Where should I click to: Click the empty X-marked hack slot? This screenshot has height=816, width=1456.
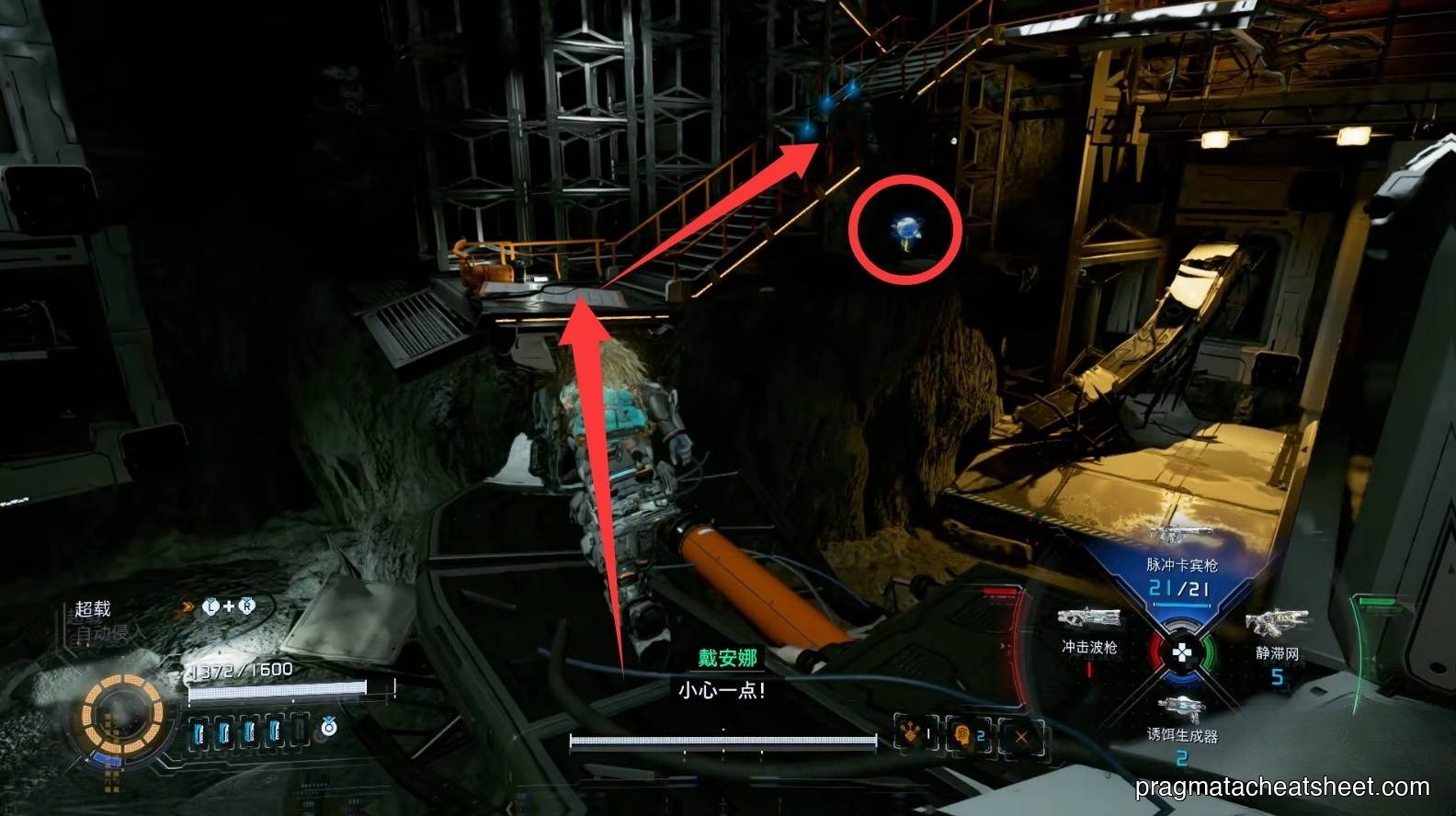coord(1020,735)
